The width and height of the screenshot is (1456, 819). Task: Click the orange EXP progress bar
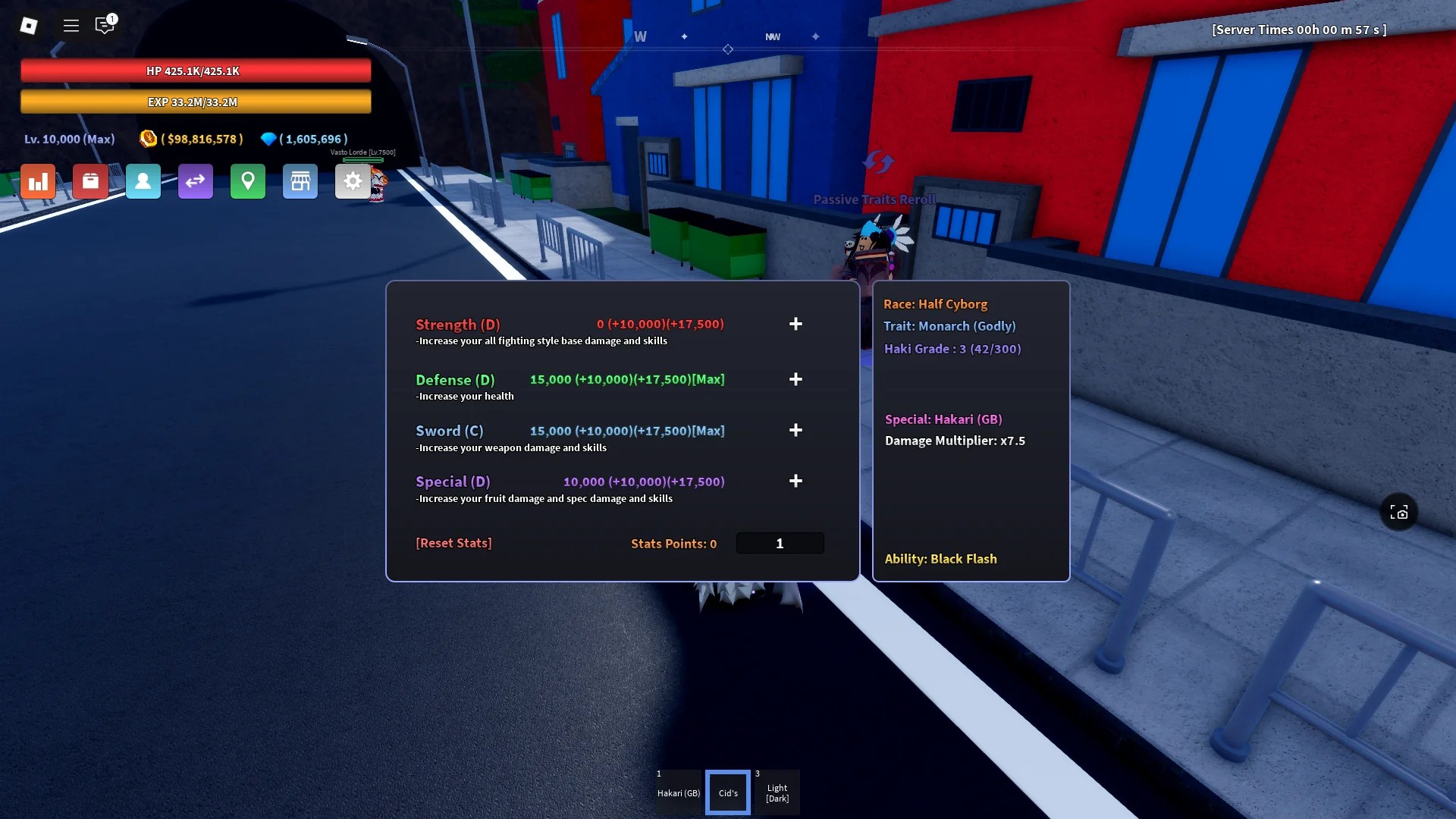point(196,101)
